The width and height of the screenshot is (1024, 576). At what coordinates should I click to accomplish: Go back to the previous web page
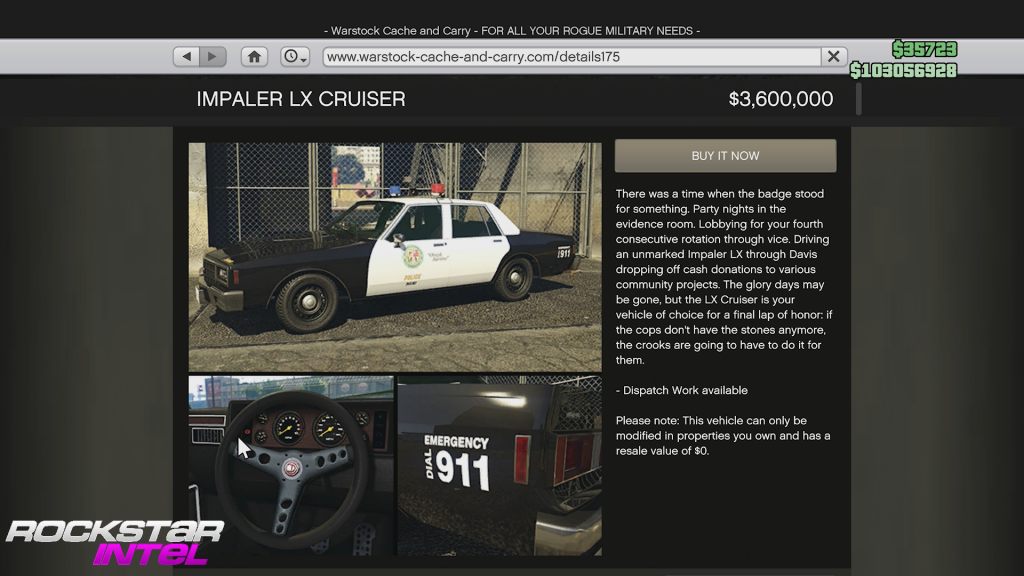tap(187, 57)
